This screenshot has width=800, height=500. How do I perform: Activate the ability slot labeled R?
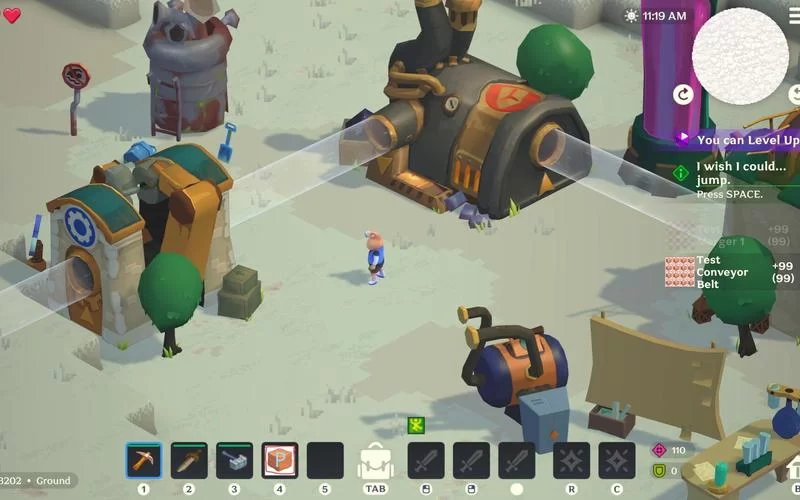tap(571, 460)
